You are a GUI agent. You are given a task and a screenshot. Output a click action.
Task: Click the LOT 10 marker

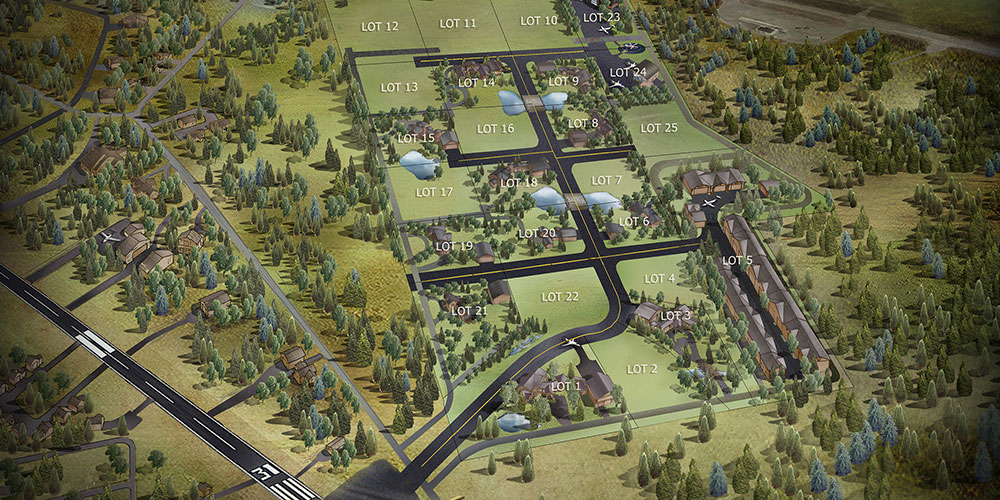click(x=540, y=20)
